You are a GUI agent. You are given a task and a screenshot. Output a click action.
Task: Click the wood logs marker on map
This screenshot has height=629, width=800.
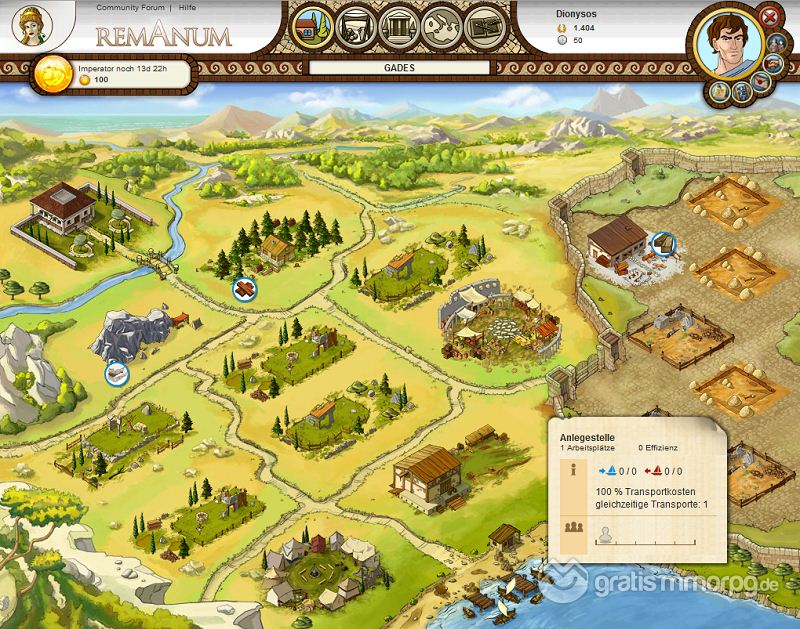coord(245,288)
